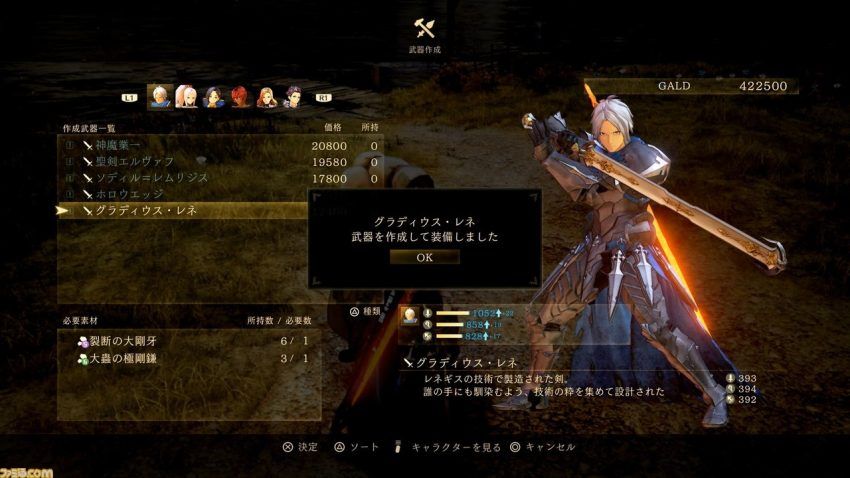Viewport: 850px width, 478px height.
Task: Select ホロウエッジ in the craft list
Action: pos(220,194)
